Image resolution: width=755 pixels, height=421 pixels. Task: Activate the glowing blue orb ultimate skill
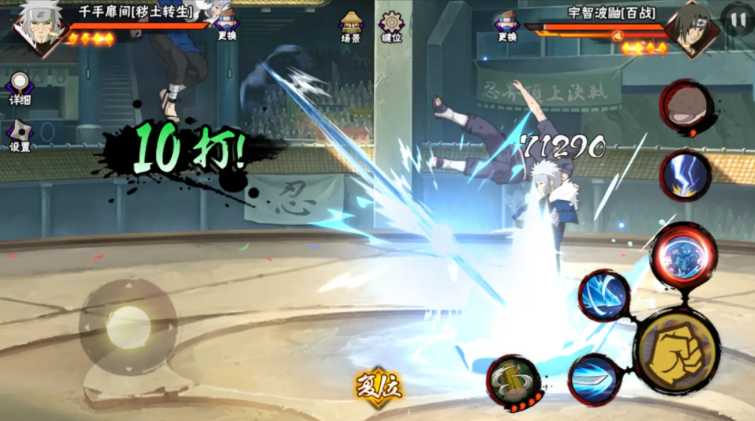click(x=684, y=254)
